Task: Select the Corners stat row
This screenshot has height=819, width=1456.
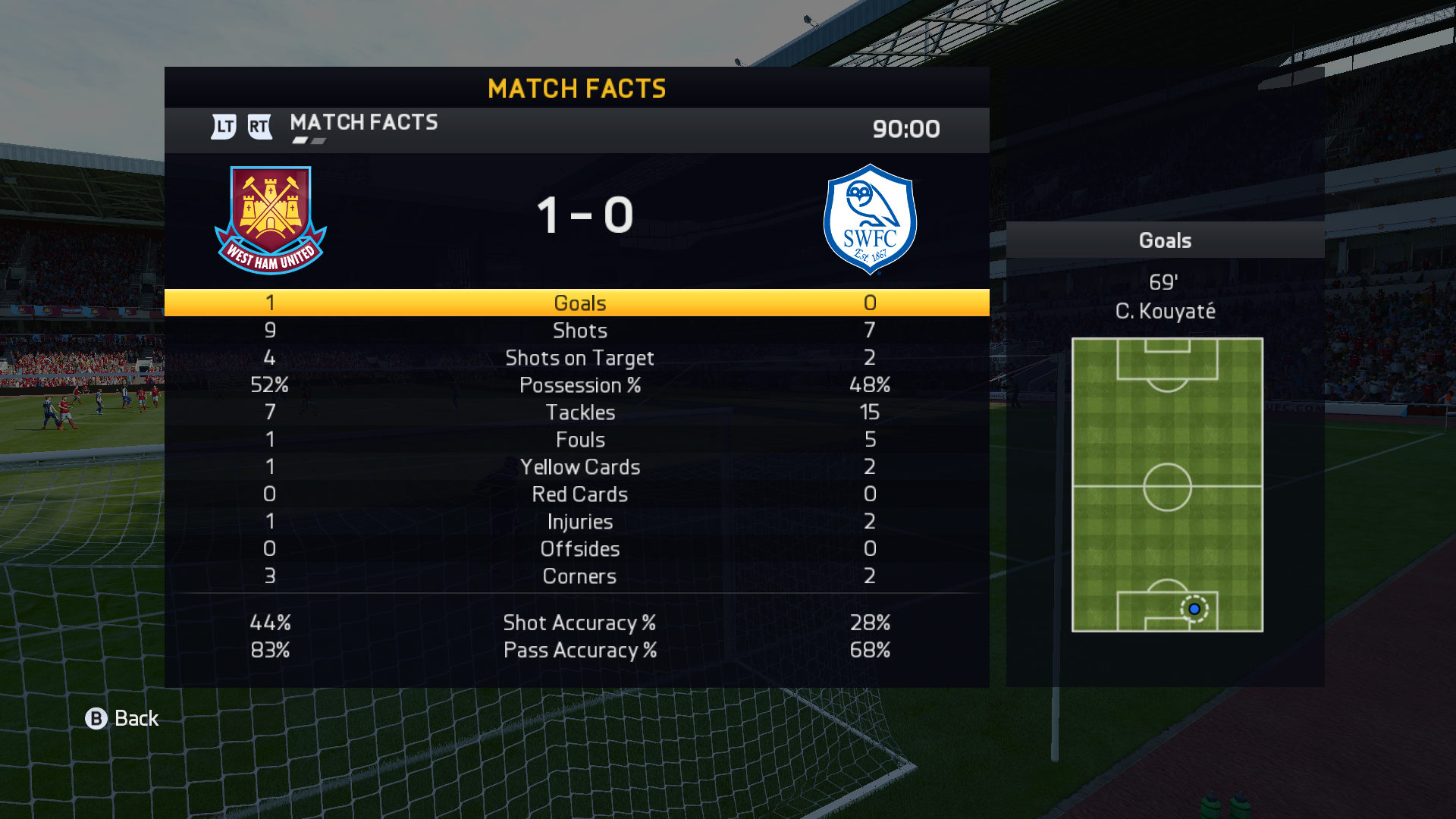Action: (579, 576)
